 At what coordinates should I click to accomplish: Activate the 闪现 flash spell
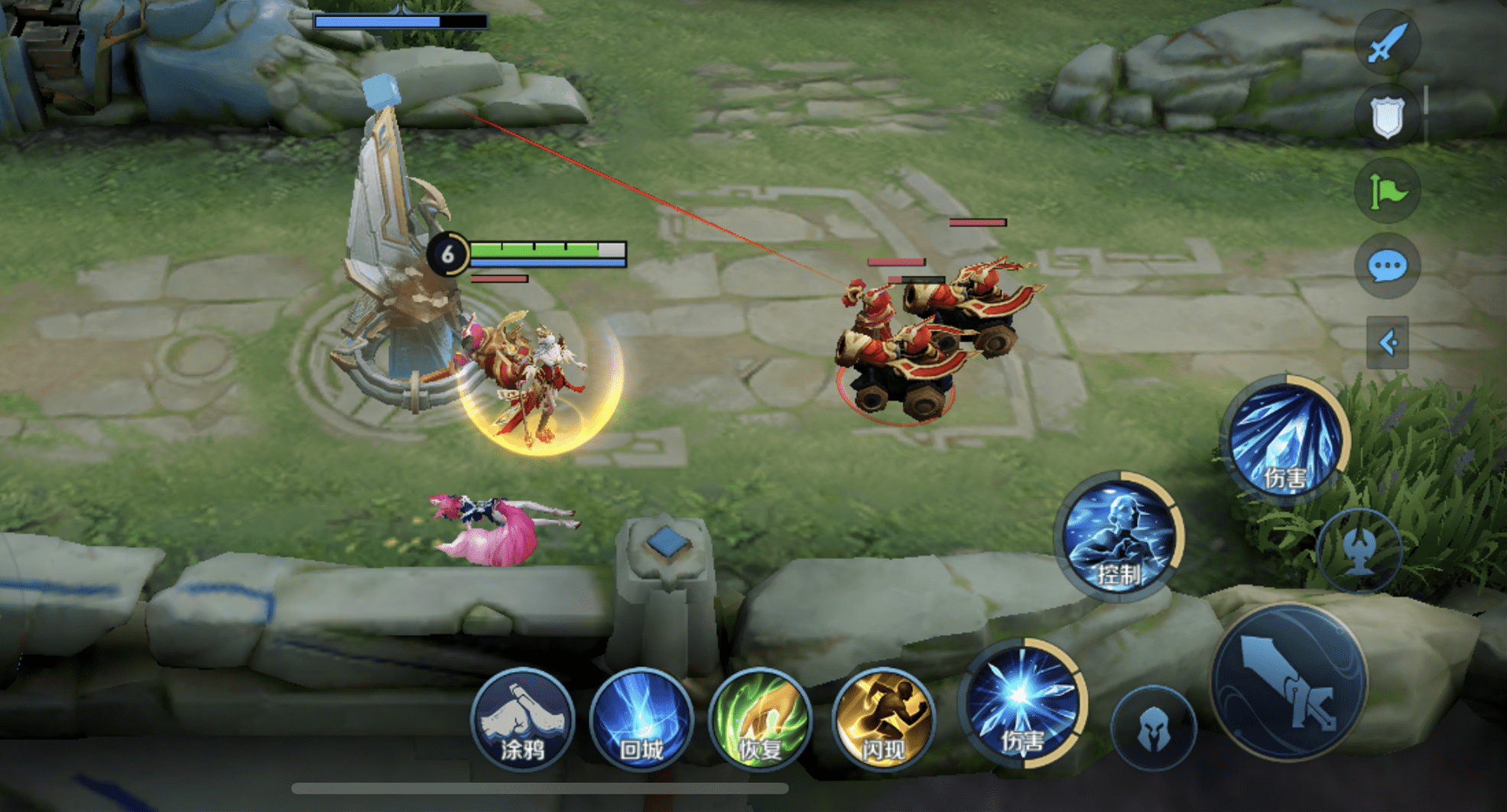click(x=883, y=719)
